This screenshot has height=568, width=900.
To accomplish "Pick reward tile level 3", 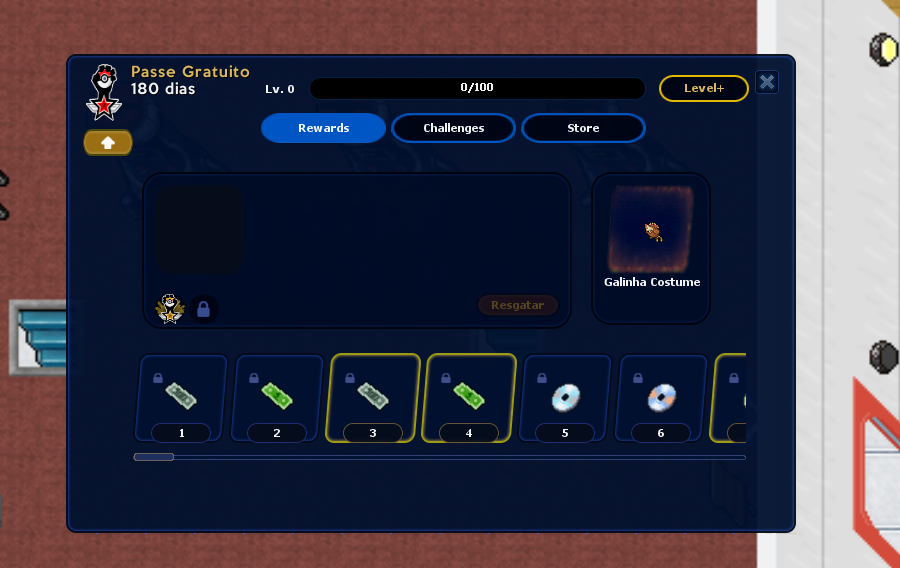I will 373,398.
